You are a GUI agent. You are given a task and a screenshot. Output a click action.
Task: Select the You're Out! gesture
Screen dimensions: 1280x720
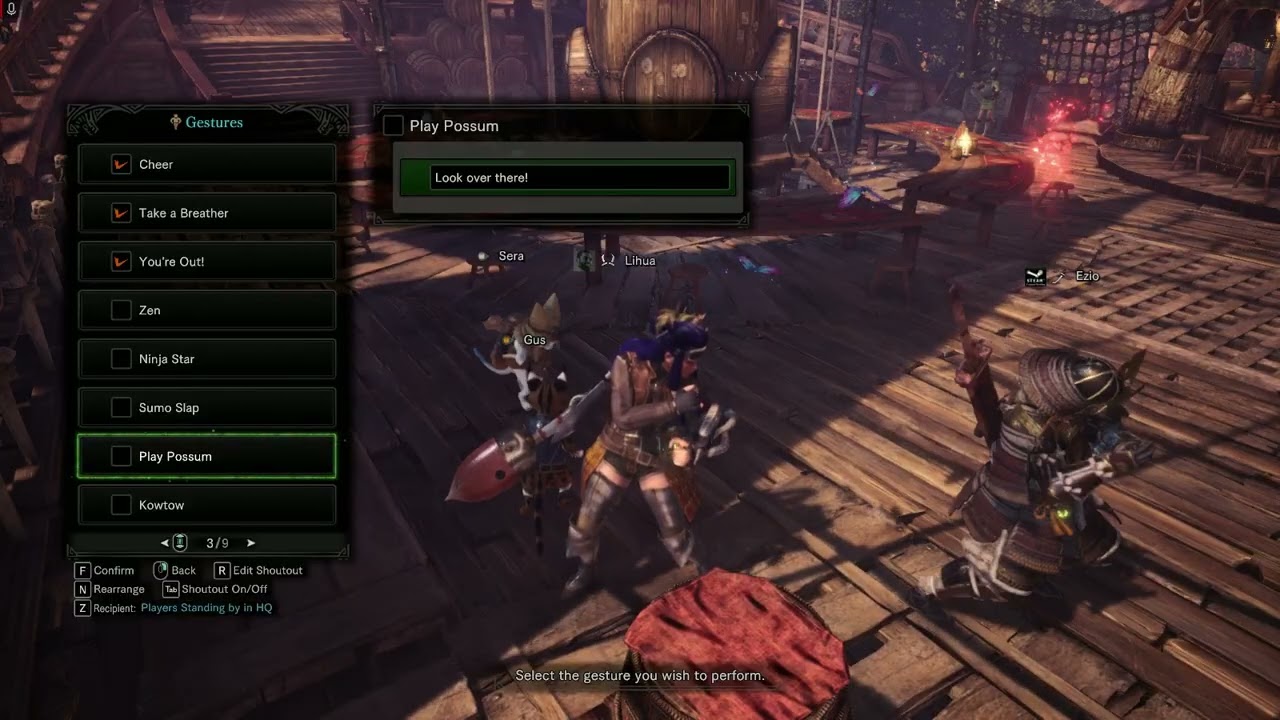point(206,262)
